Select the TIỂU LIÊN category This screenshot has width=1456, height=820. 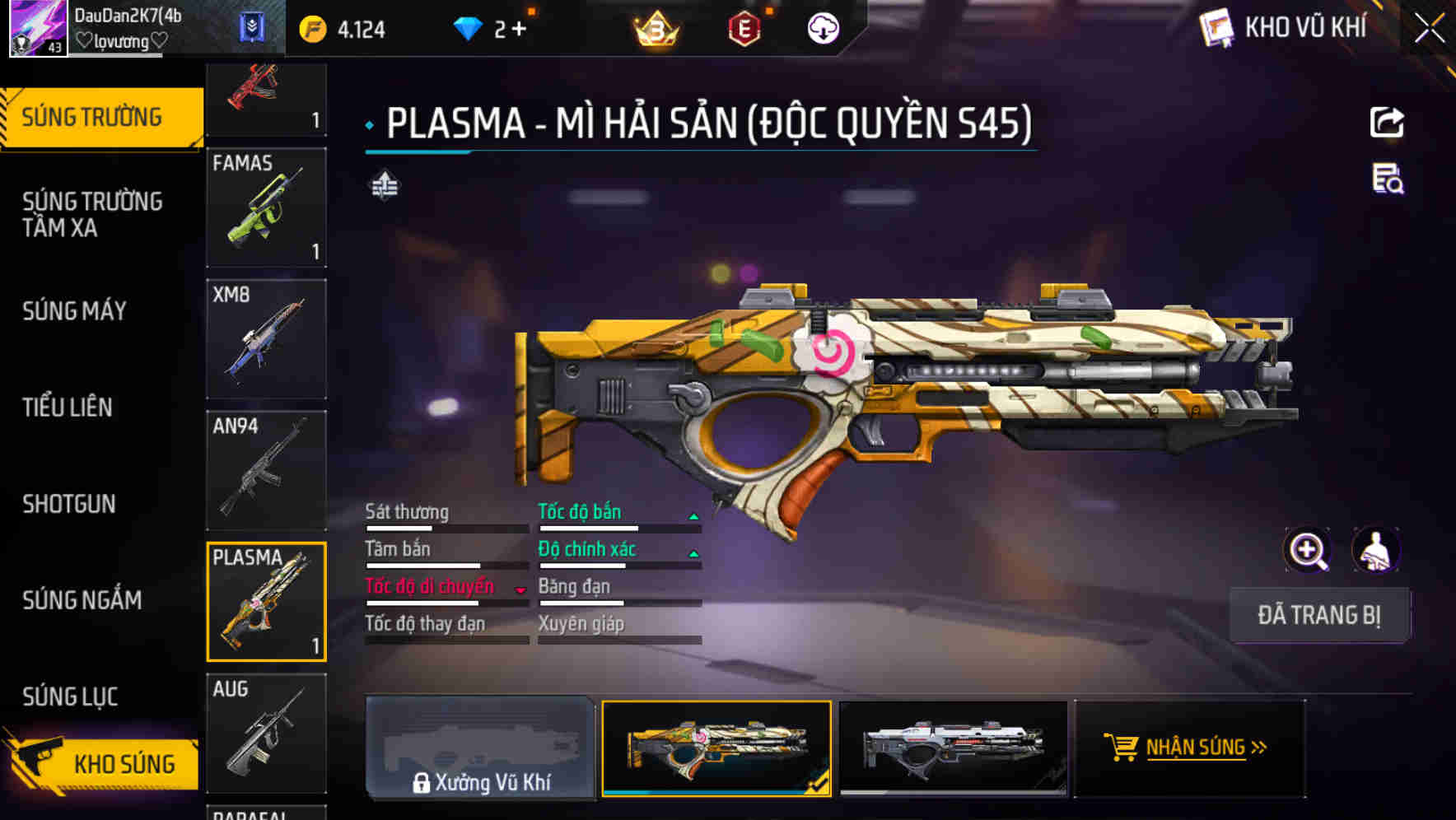point(69,407)
